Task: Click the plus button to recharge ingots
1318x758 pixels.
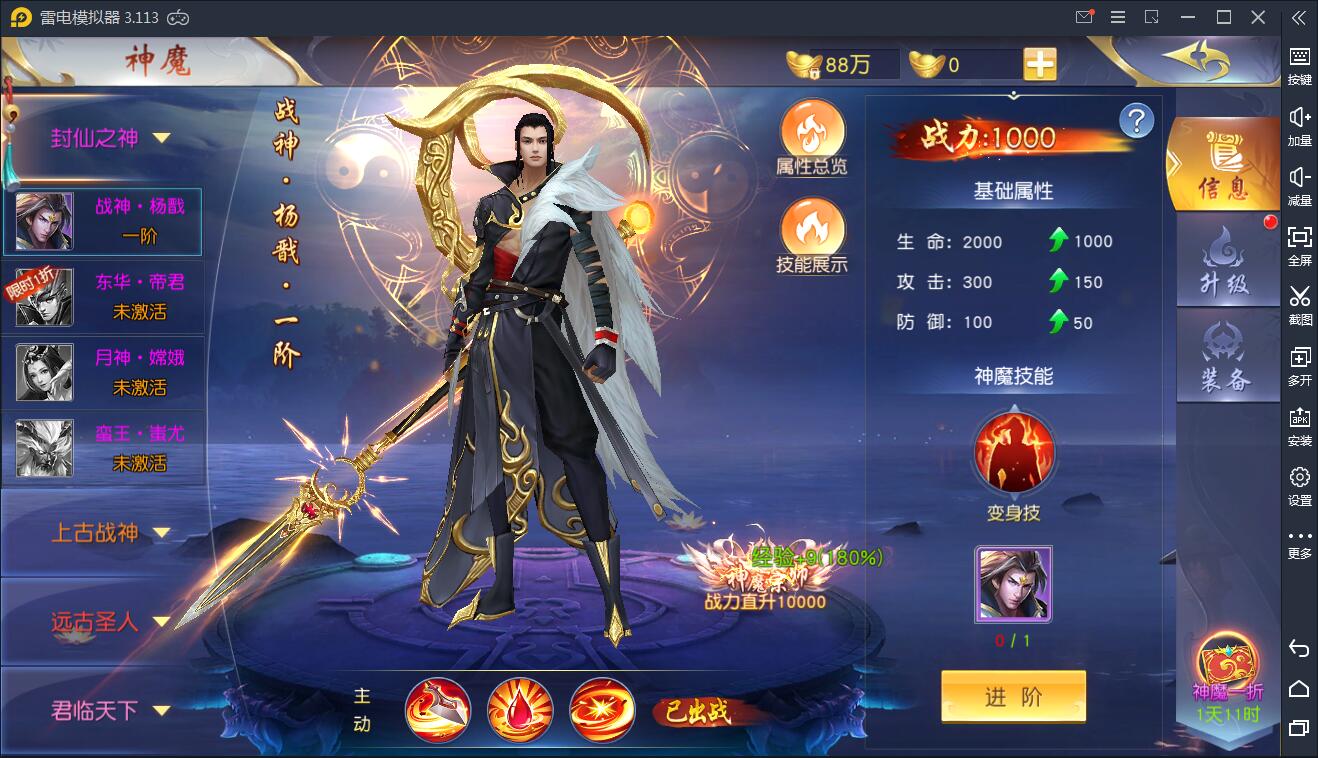Action: (1040, 63)
